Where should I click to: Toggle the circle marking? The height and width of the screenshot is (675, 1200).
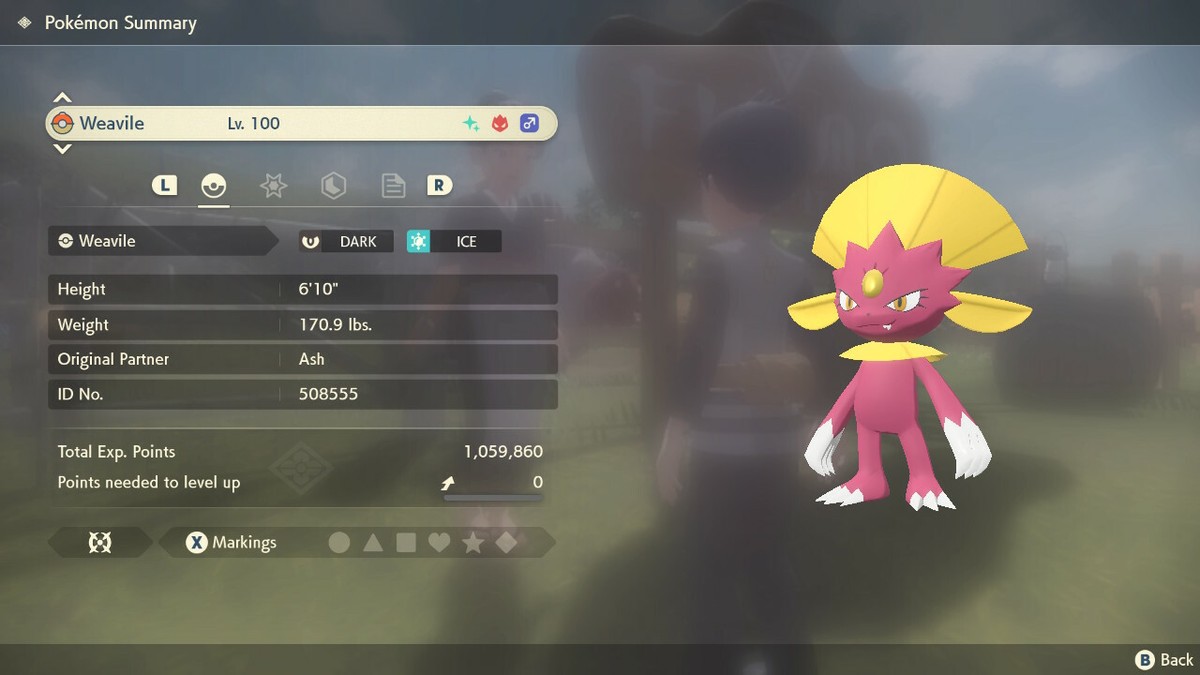(x=340, y=543)
